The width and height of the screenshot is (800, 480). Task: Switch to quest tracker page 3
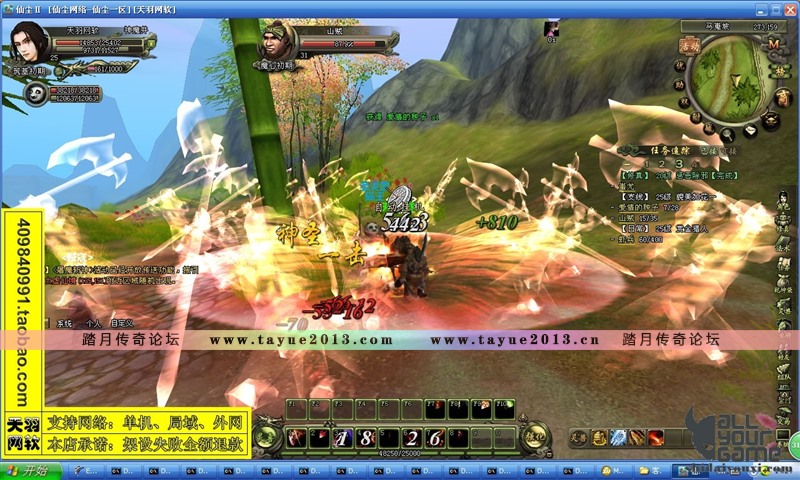(x=678, y=161)
